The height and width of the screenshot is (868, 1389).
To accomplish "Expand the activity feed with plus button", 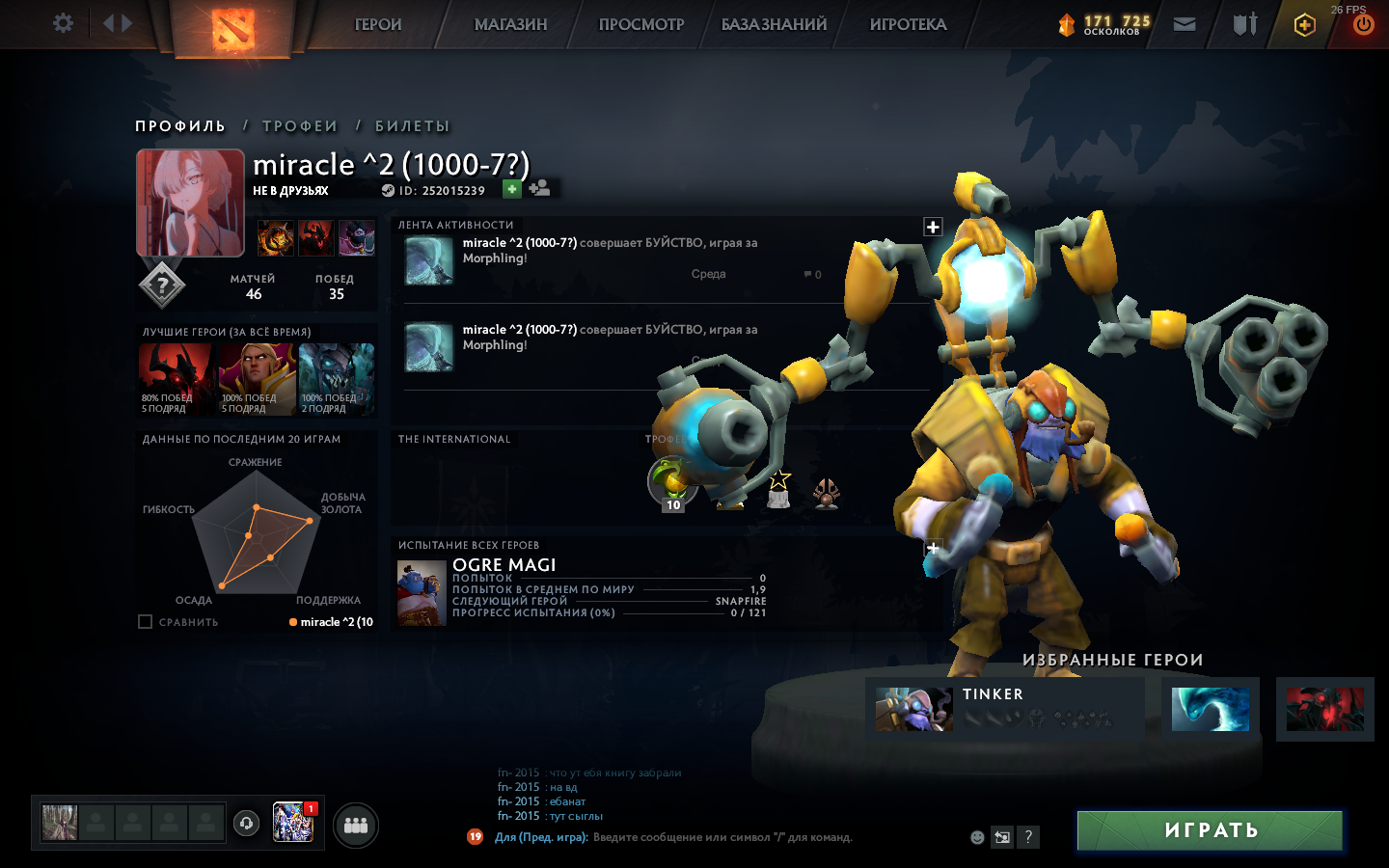I will tap(933, 227).
